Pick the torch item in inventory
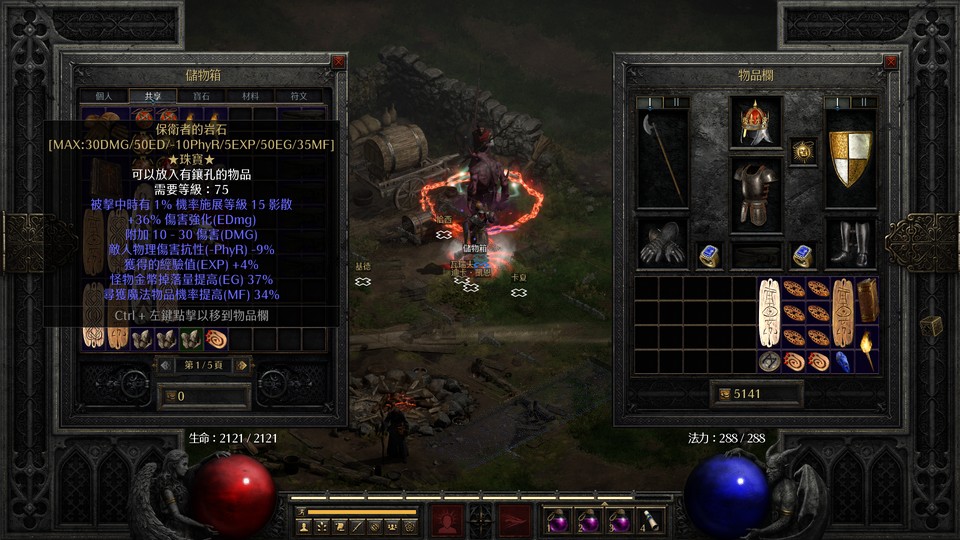The width and height of the screenshot is (960, 540). (867, 351)
